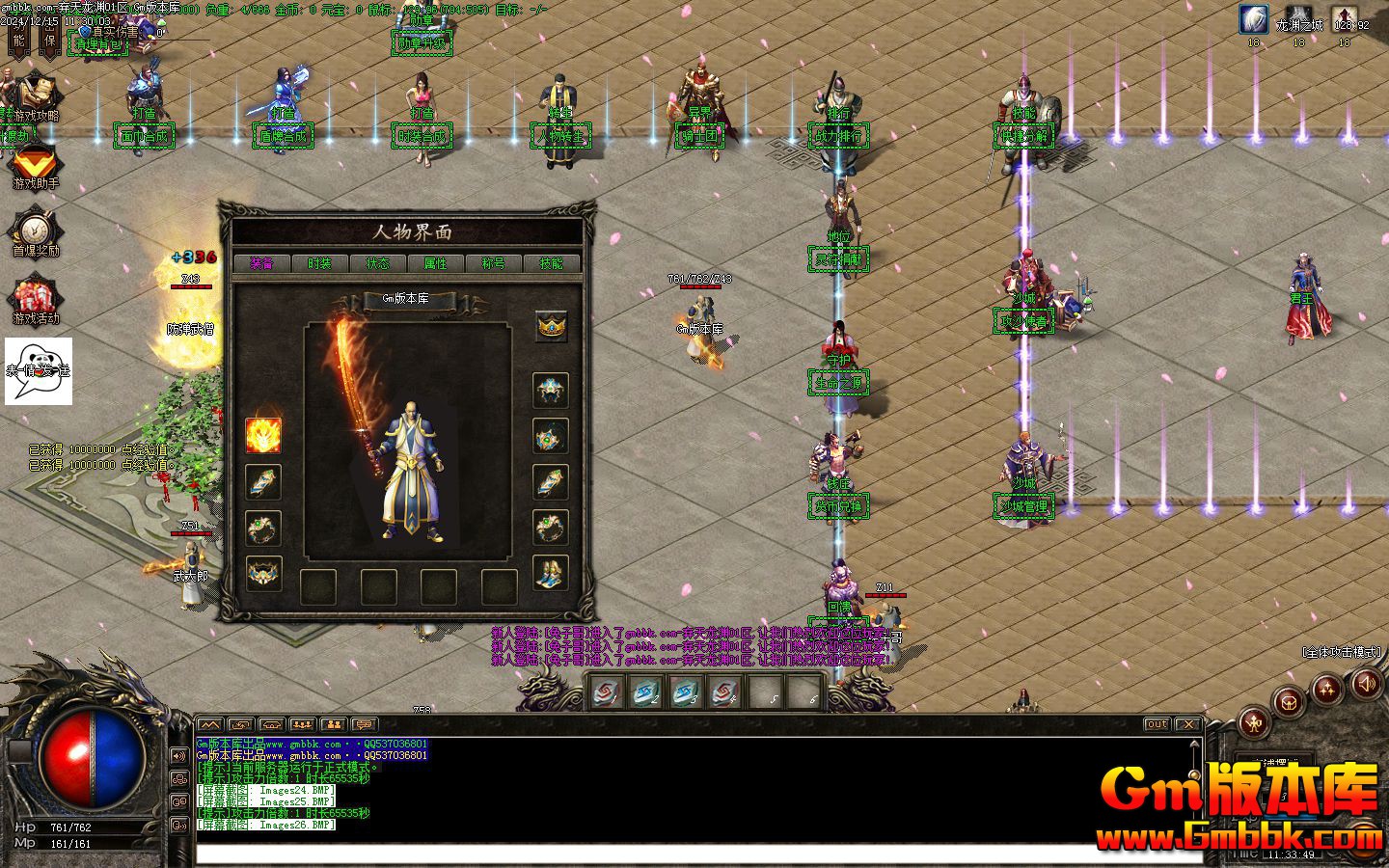The height and width of the screenshot is (868, 1389).
Task: Select the golden crown equipment slot
Action: 551,327
